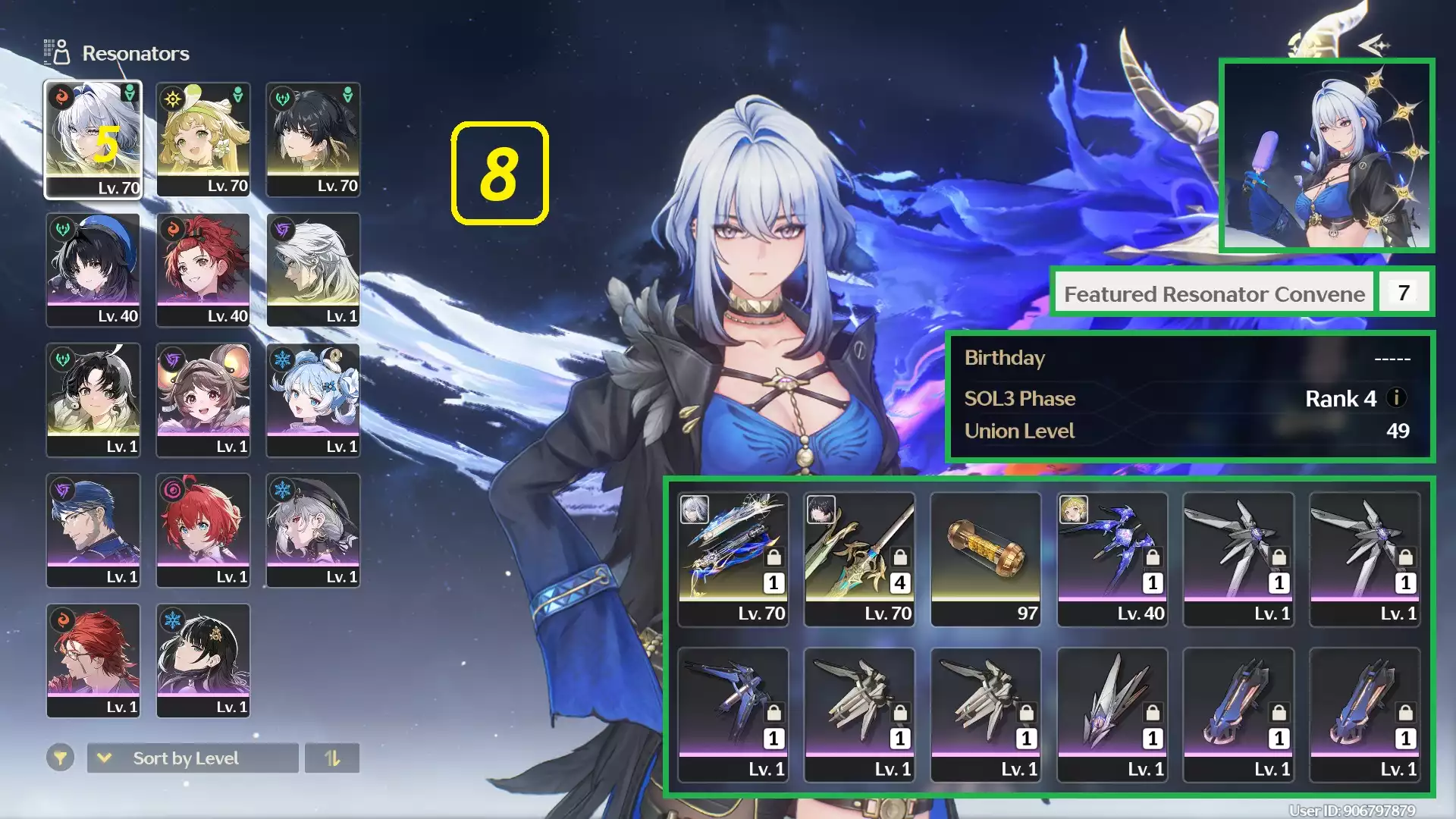Expand sort options with the yellow chevron
Screen dimensions: 1456x819
[104, 758]
